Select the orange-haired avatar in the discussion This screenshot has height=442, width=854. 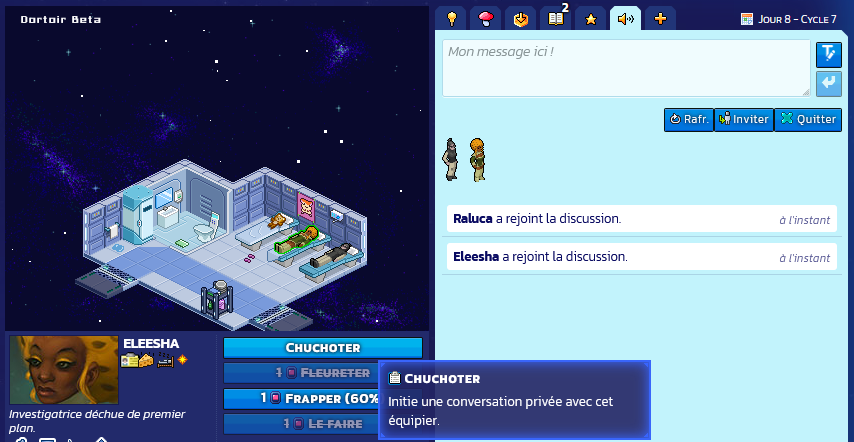pos(478,160)
